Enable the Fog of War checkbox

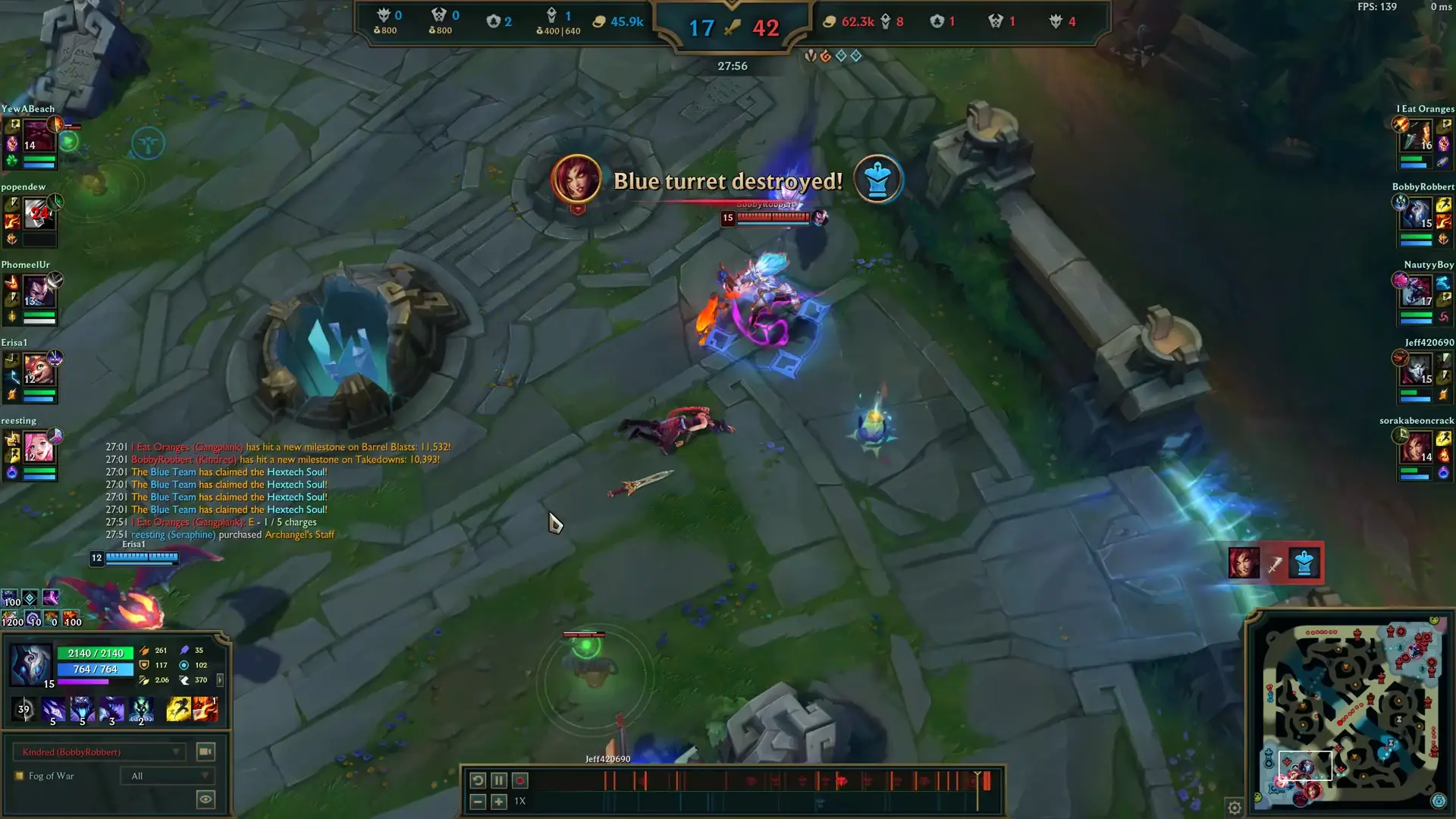click(18, 776)
